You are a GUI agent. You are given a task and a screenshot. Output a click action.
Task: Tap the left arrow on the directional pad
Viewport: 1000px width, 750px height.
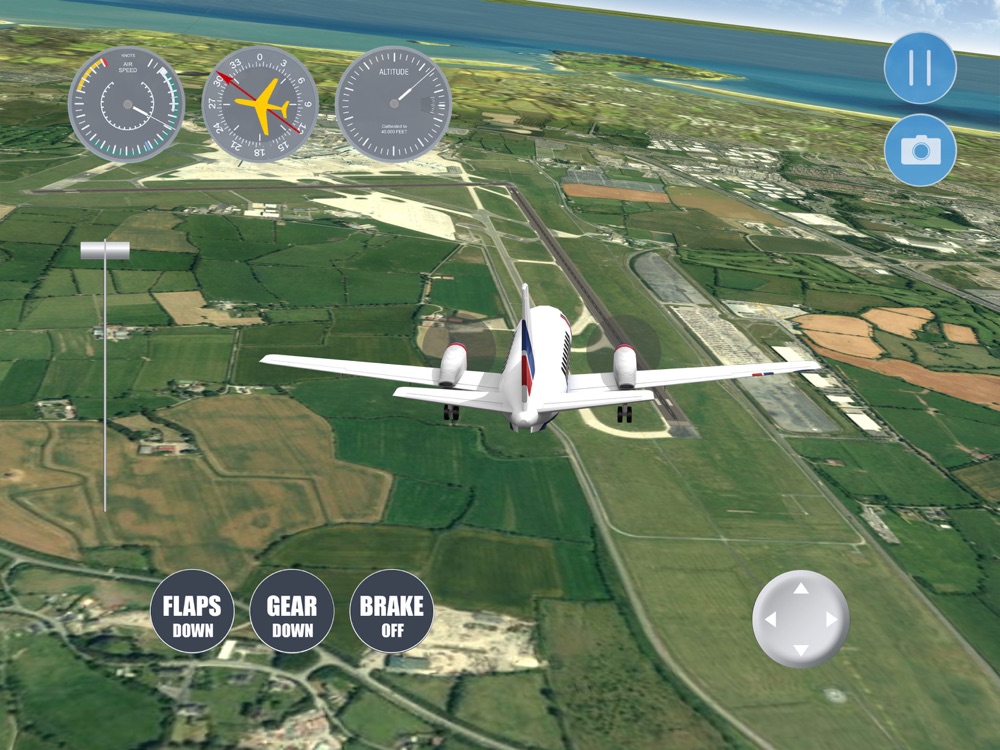click(770, 620)
